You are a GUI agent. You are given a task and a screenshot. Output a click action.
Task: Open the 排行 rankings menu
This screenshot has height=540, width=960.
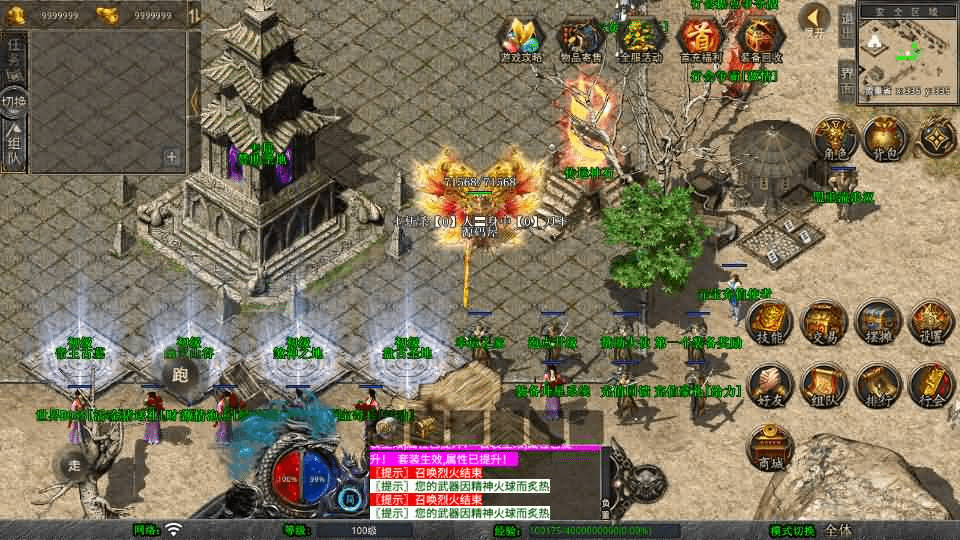[x=878, y=385]
